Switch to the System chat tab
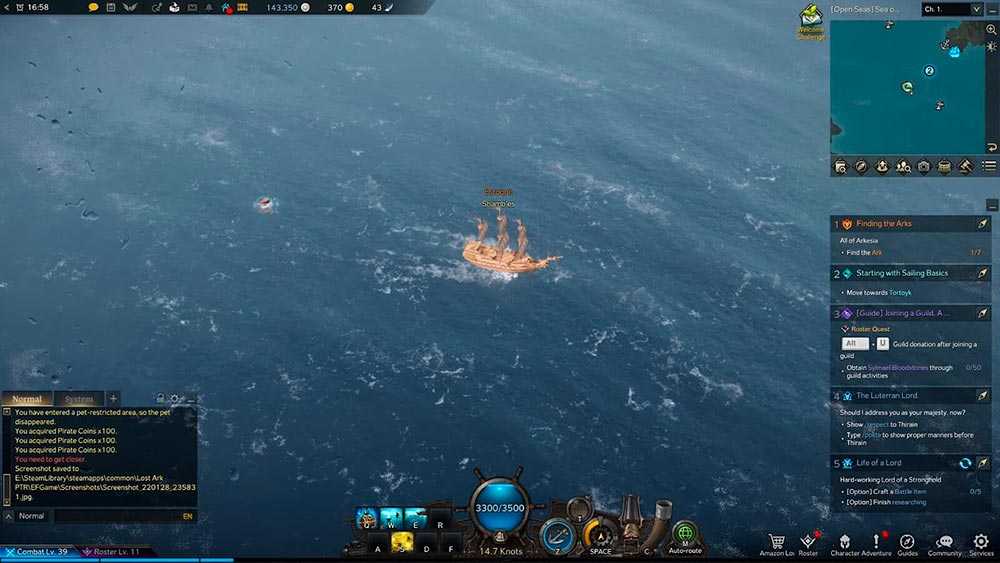Screen dimensions: 1000x563 click(x=78, y=399)
